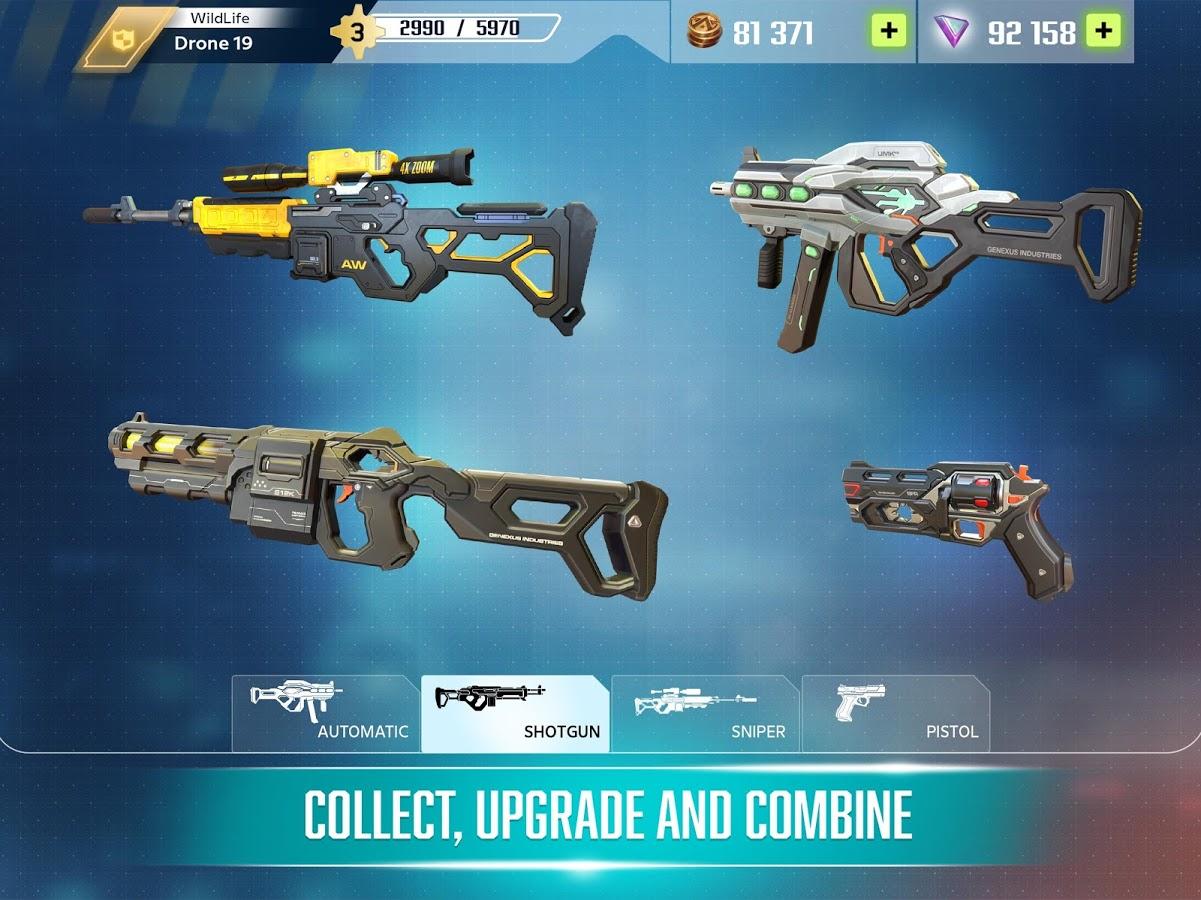
Task: Select the Shotgun category tab
Action: coord(515,714)
